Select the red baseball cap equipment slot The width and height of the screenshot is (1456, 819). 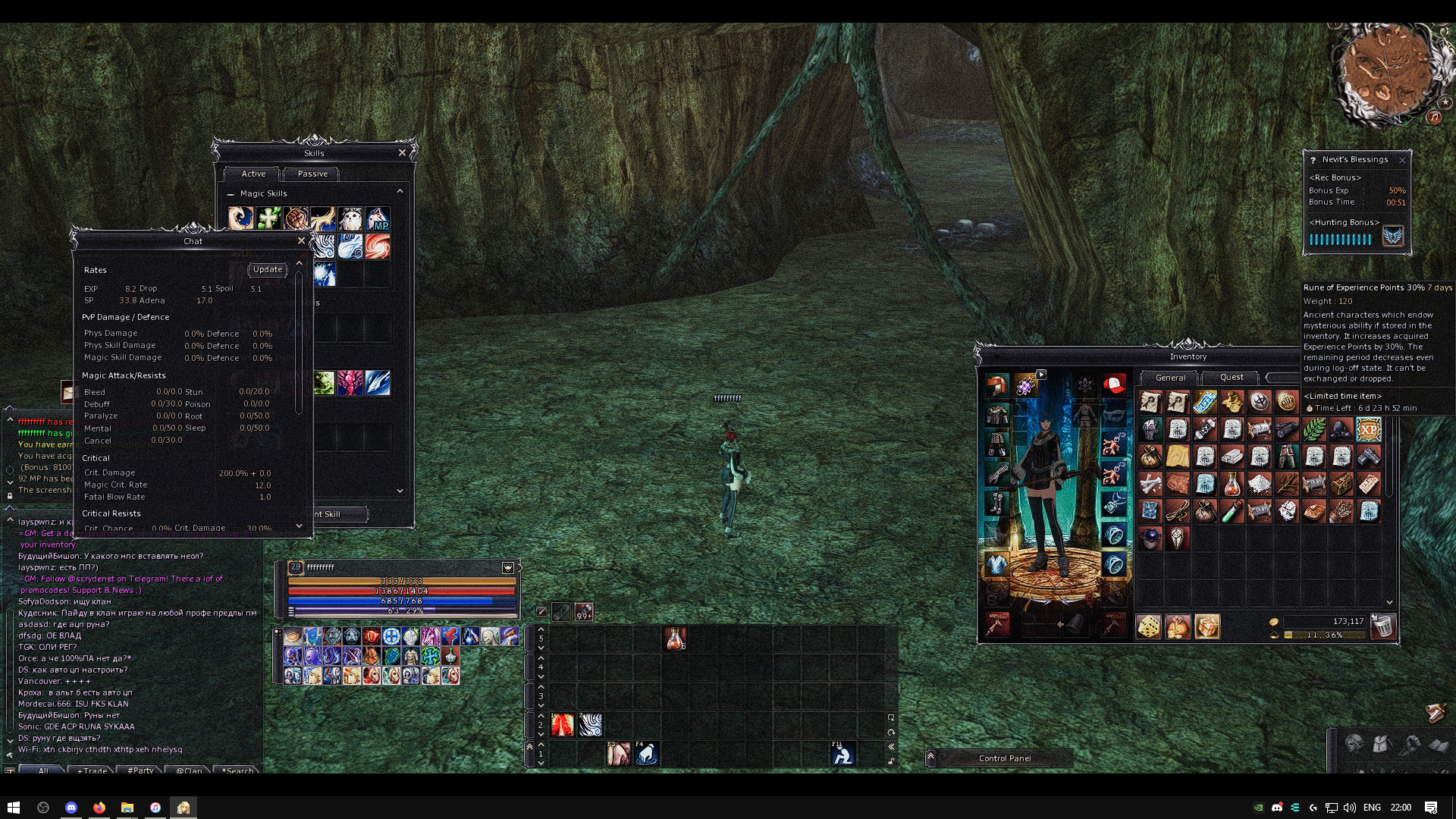pos(1113,385)
